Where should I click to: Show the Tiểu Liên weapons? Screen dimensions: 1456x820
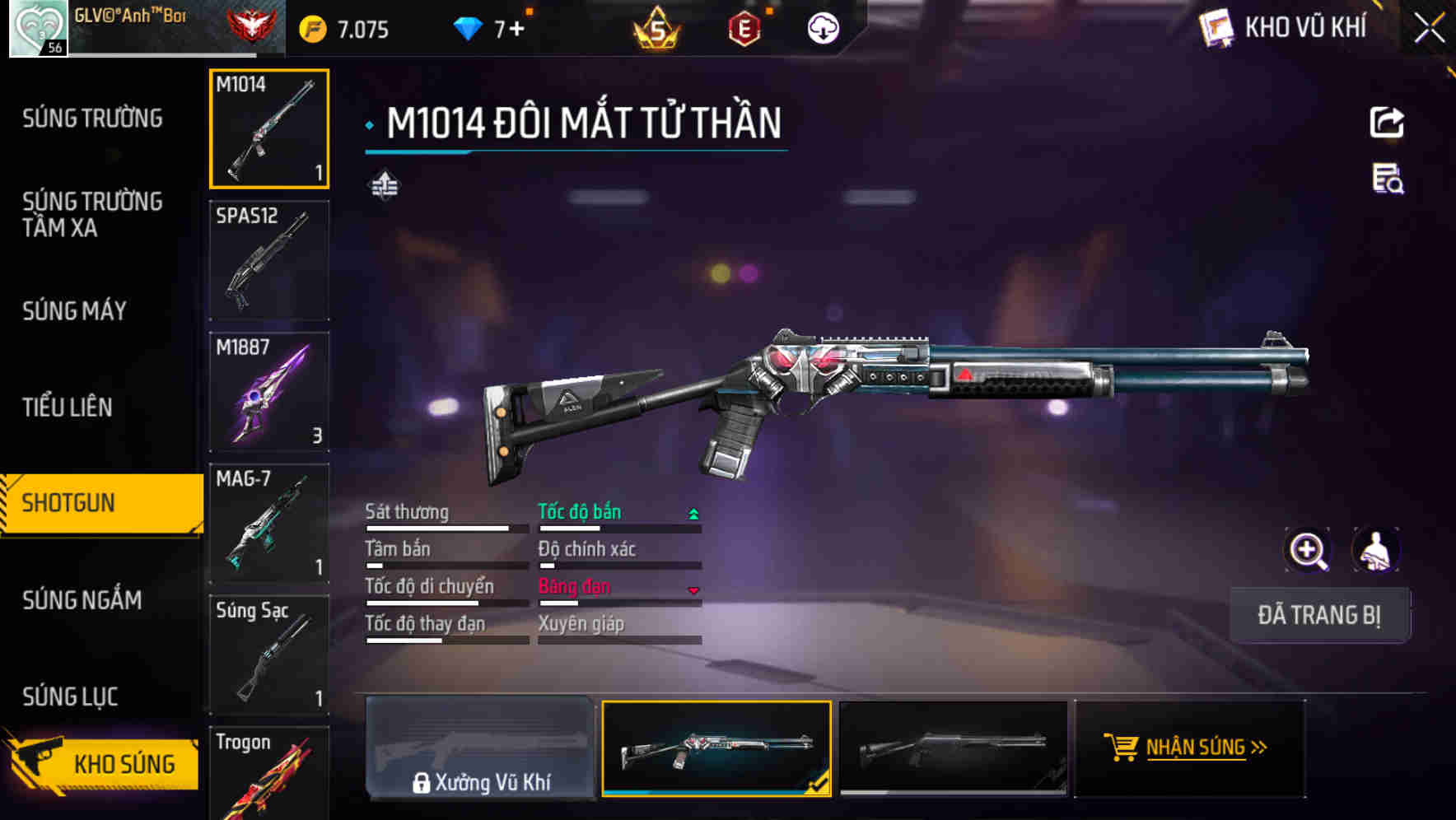click(x=68, y=407)
